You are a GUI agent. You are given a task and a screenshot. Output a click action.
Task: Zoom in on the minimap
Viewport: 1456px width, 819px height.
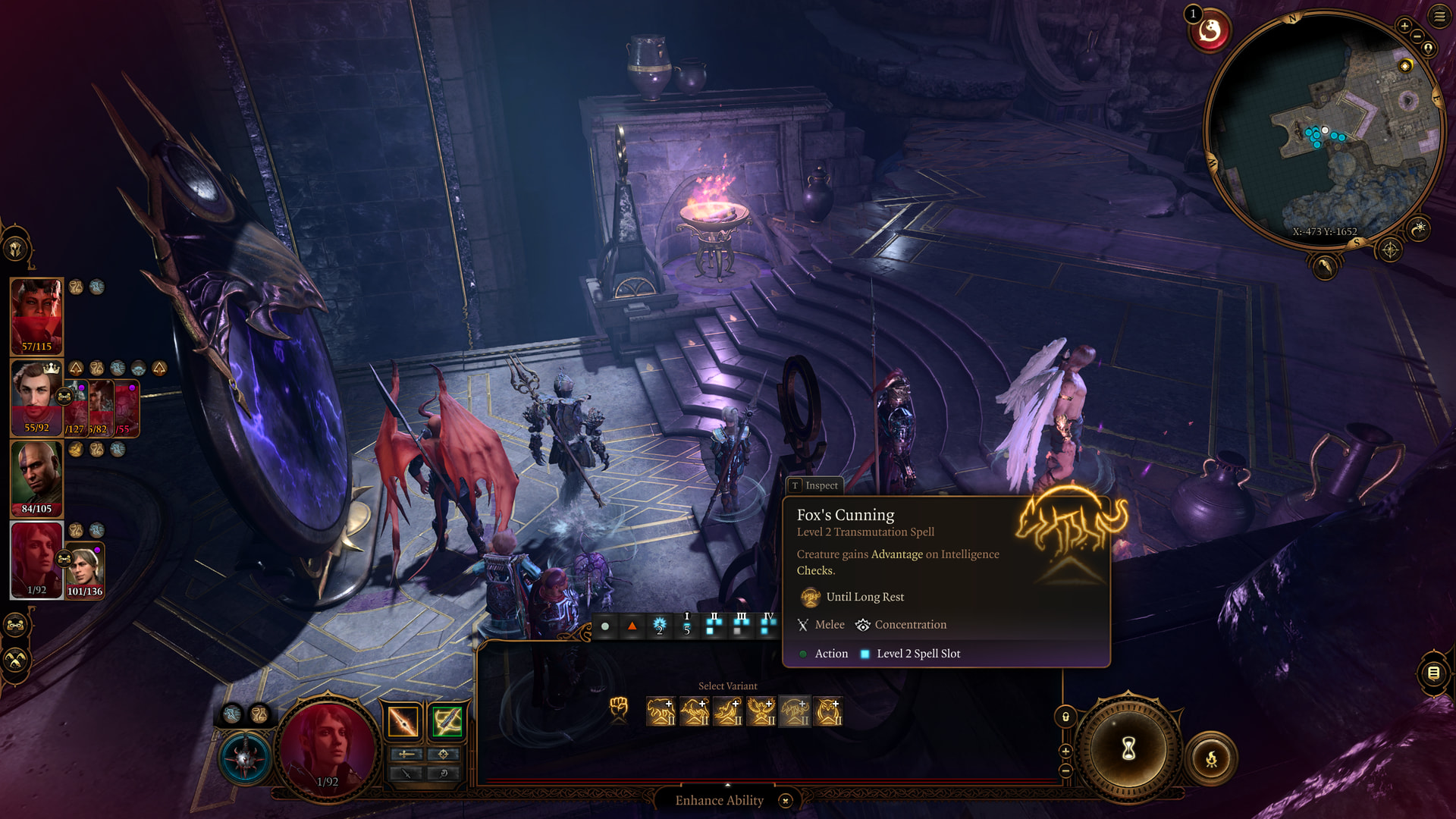tap(1404, 27)
